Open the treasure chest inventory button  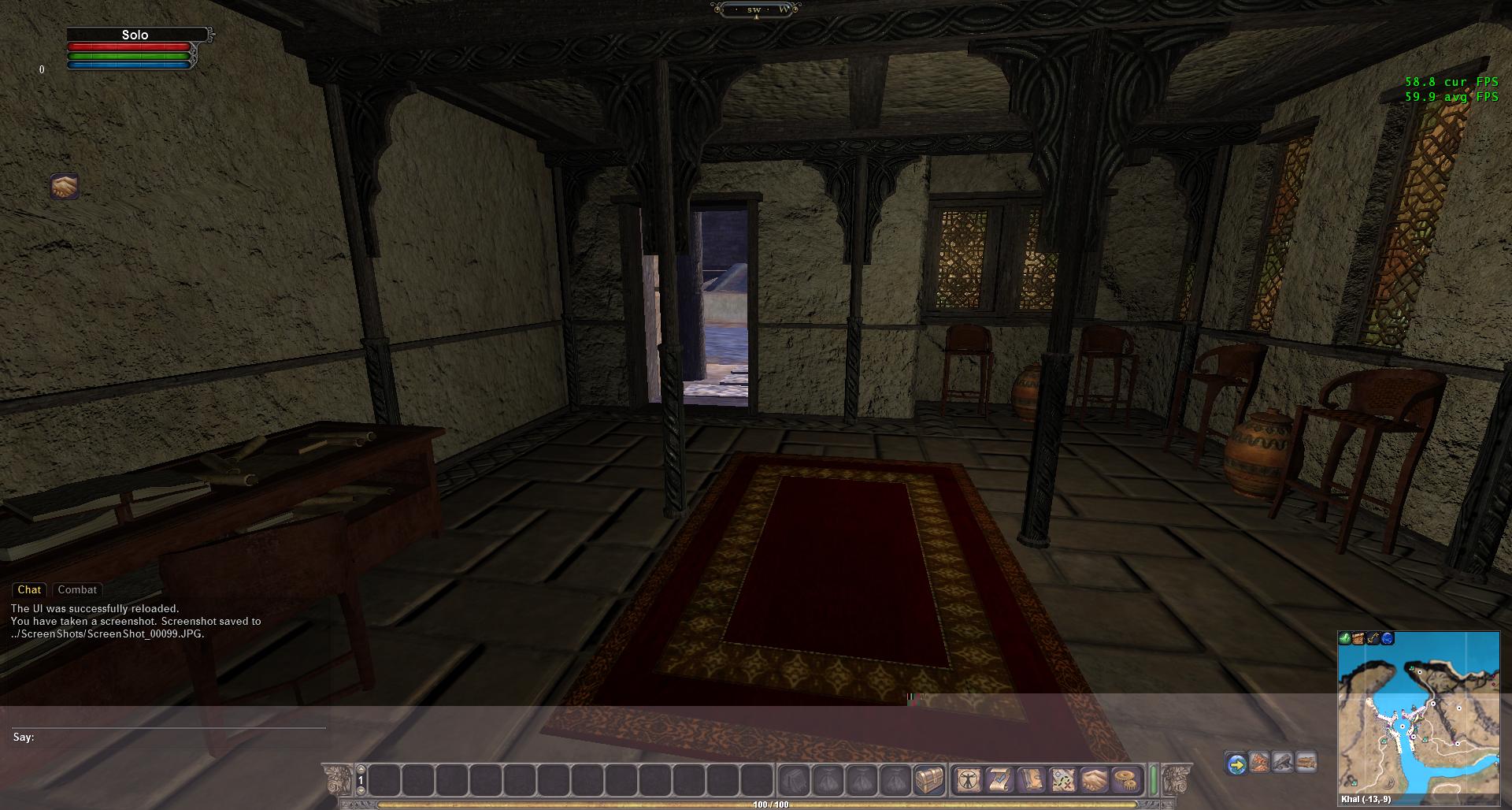coord(929,780)
